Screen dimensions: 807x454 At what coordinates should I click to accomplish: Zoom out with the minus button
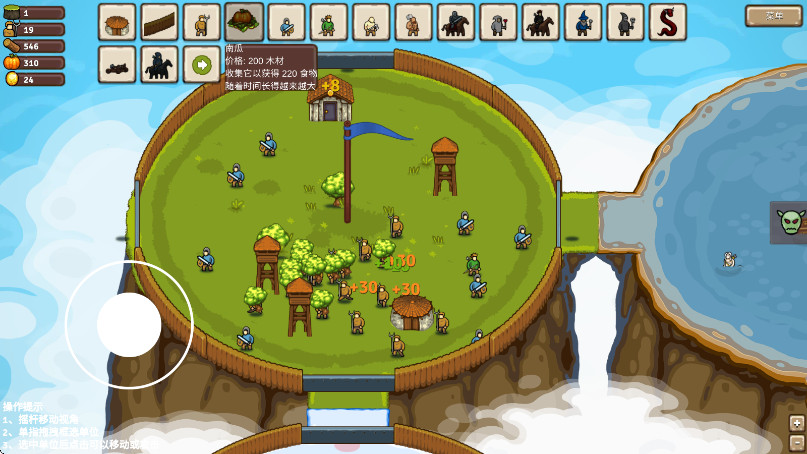(x=797, y=442)
